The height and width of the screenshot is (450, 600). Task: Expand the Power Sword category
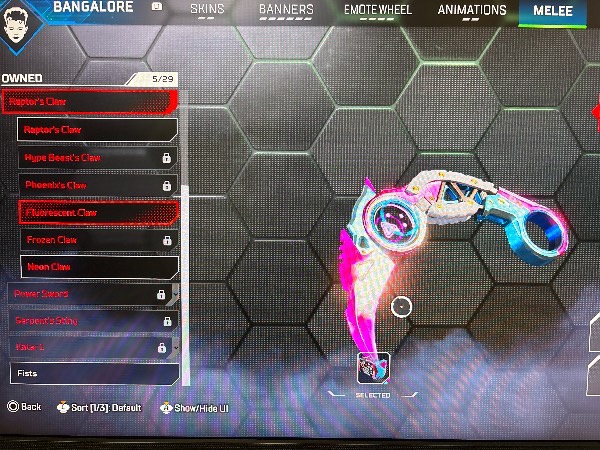(90, 294)
